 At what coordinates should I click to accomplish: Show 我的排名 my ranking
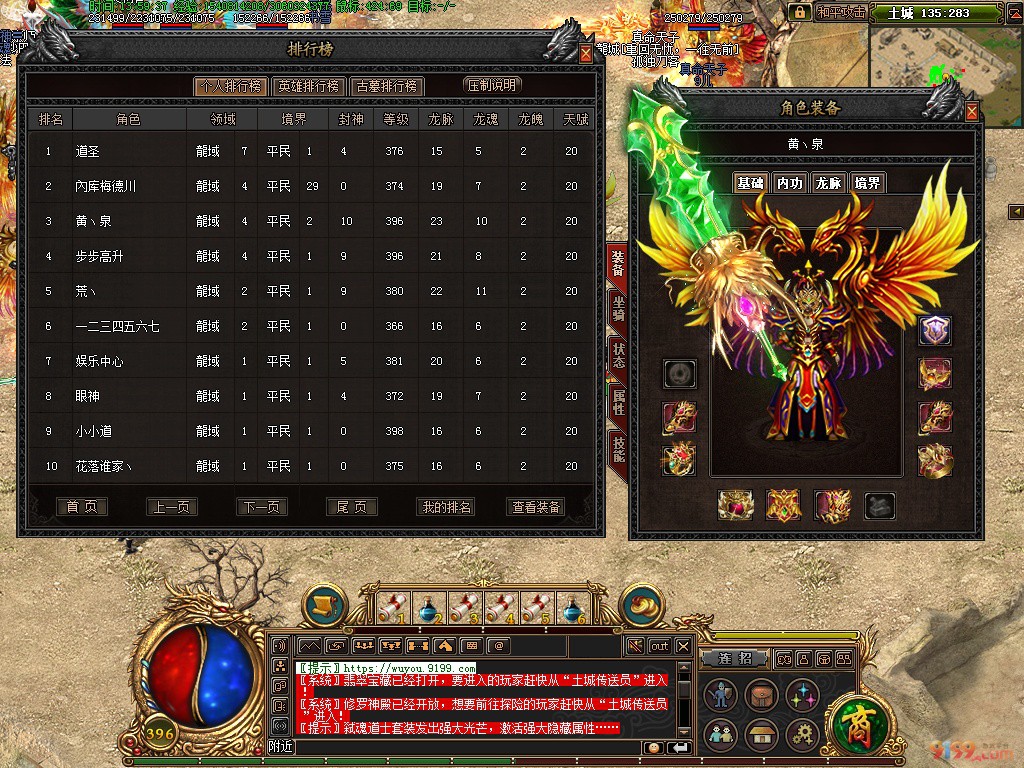tap(446, 507)
